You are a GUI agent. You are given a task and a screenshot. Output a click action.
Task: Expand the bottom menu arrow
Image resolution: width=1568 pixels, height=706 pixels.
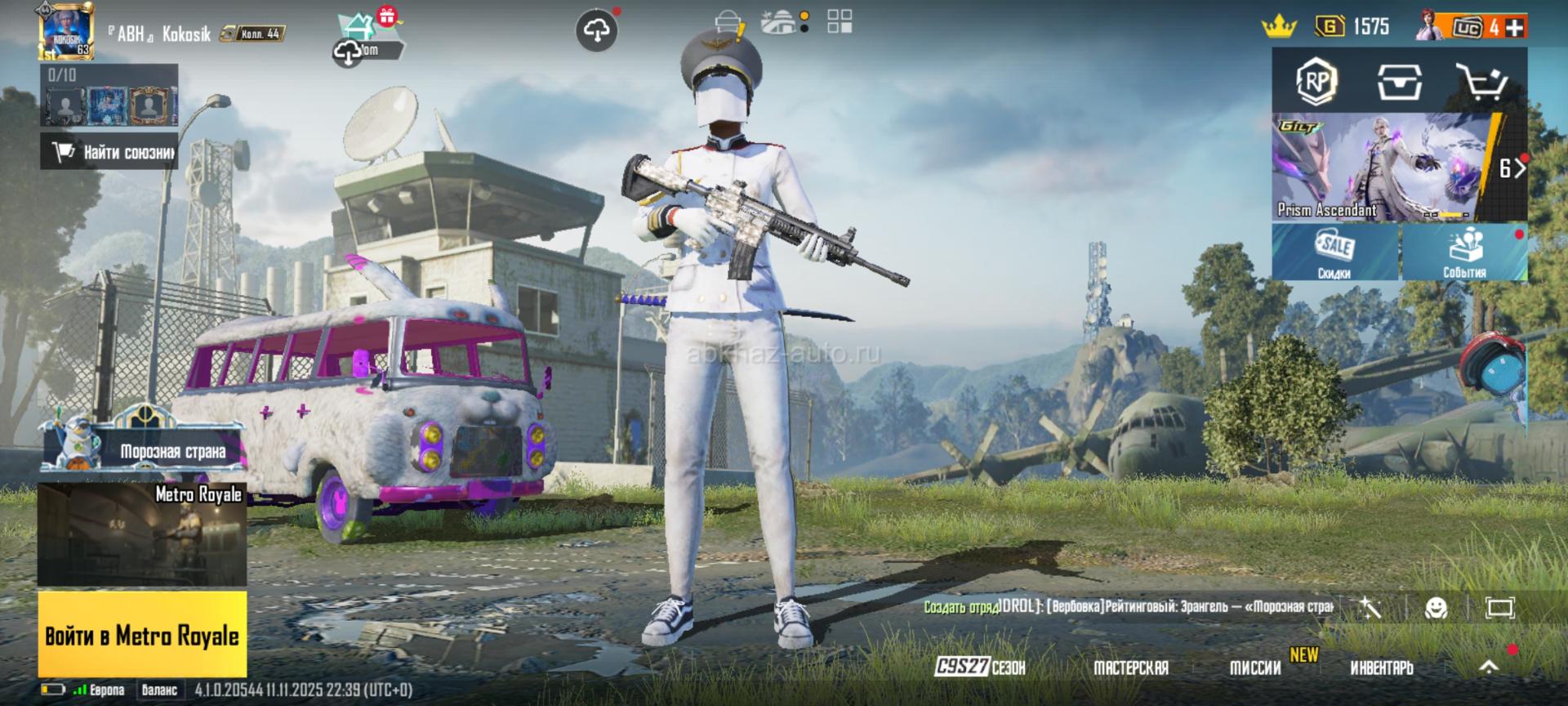click(1489, 667)
